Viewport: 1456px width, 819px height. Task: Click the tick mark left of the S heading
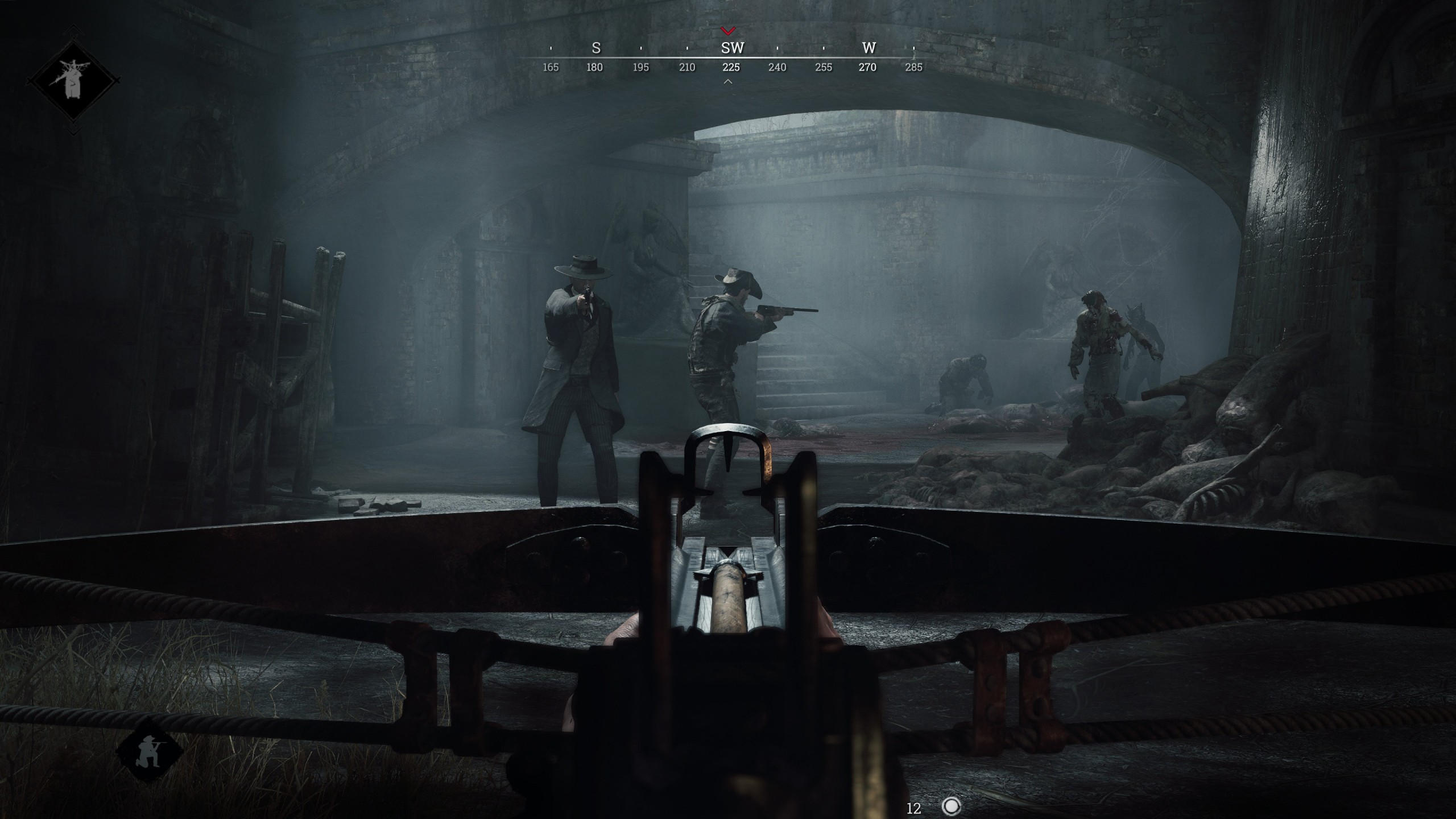coord(549,49)
